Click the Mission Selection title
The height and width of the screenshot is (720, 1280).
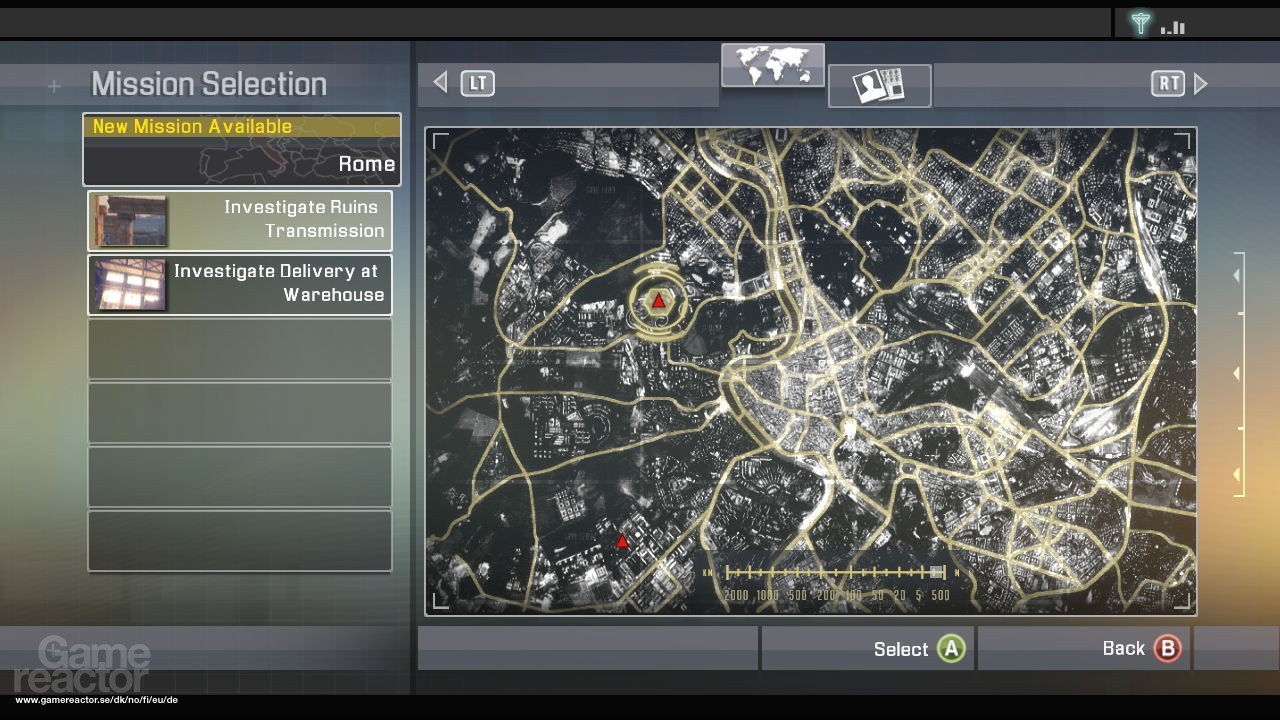point(207,84)
